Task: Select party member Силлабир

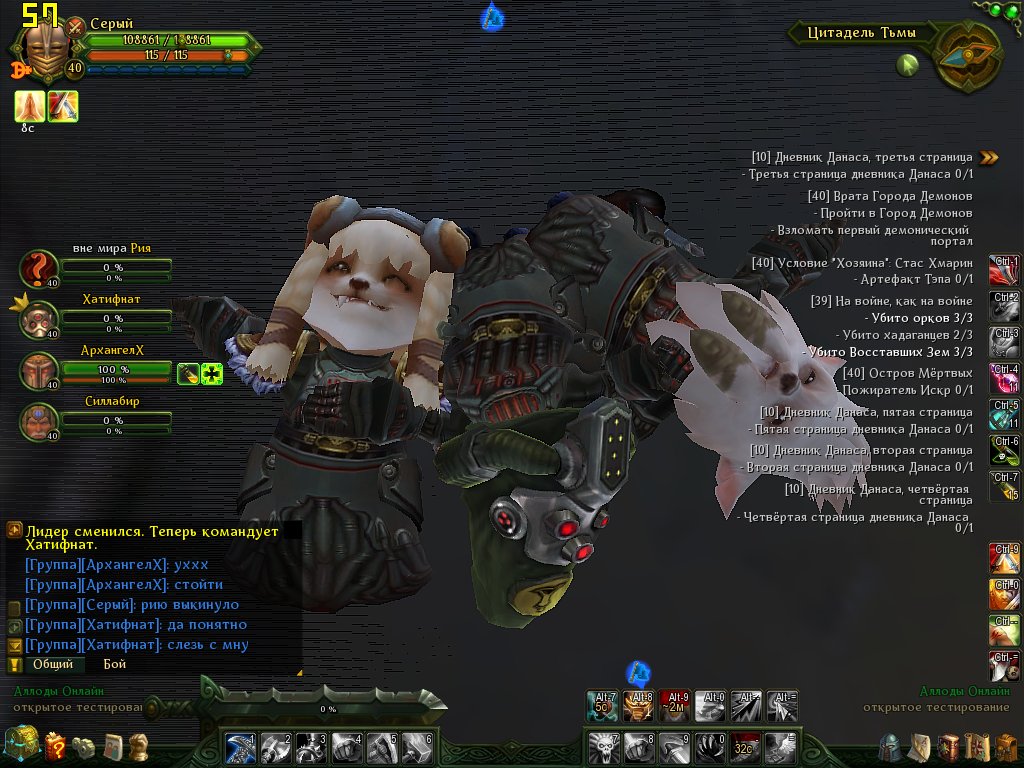Action: click(x=39, y=421)
